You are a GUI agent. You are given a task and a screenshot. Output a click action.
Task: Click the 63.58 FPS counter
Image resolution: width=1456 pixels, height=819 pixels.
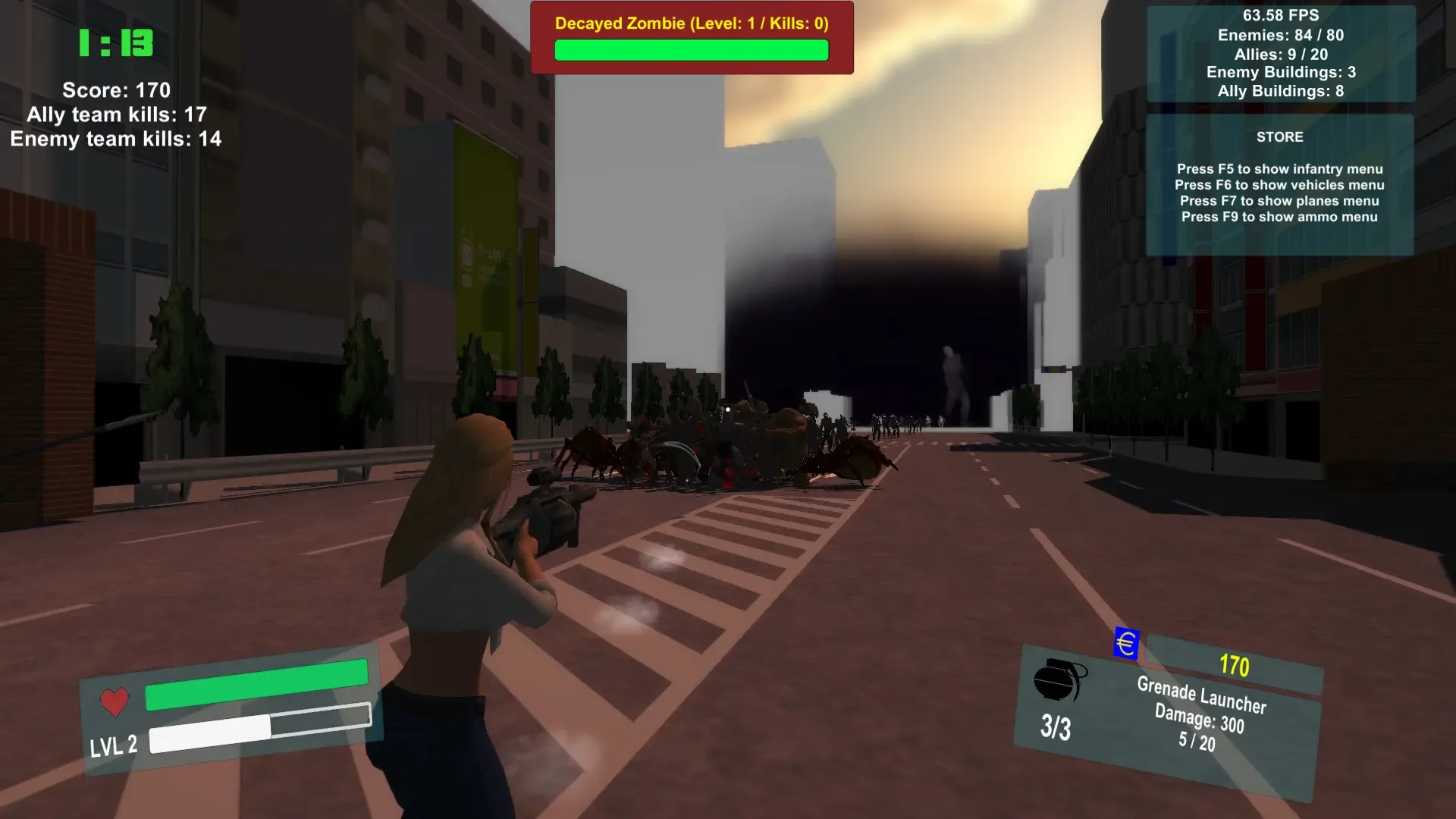tap(1280, 15)
